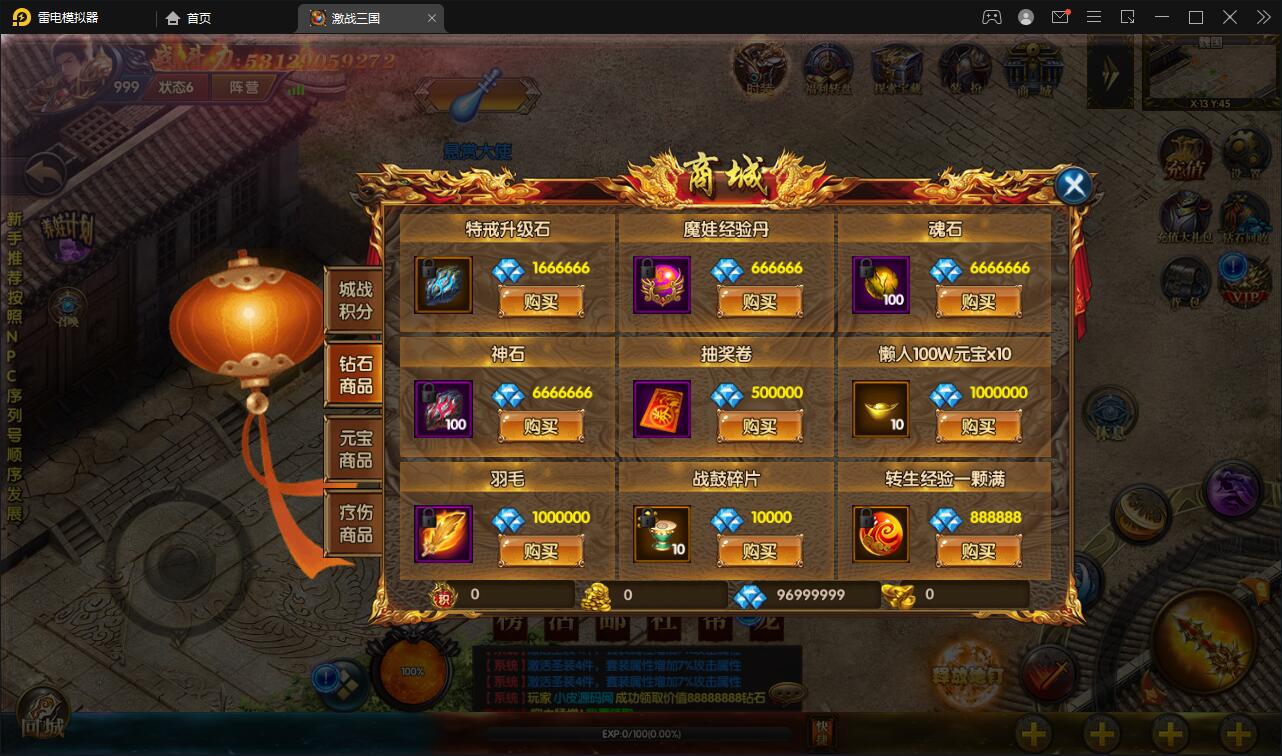Buy the 魂石 soul stone

click(978, 302)
